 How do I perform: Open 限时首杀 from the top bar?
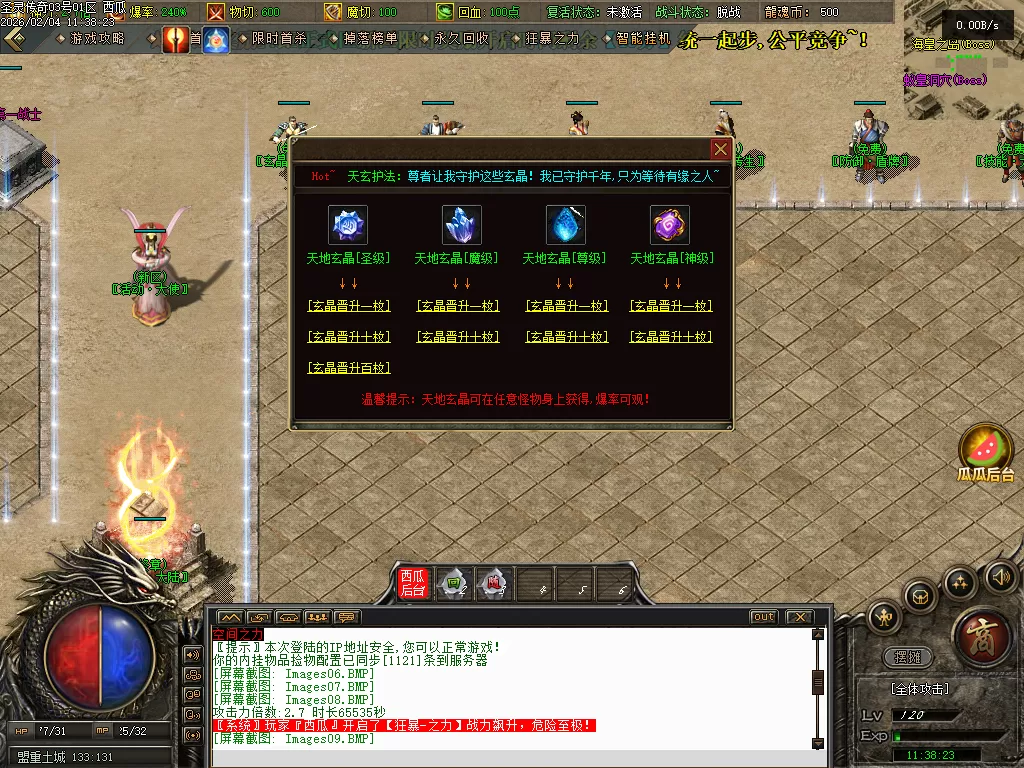[x=278, y=39]
